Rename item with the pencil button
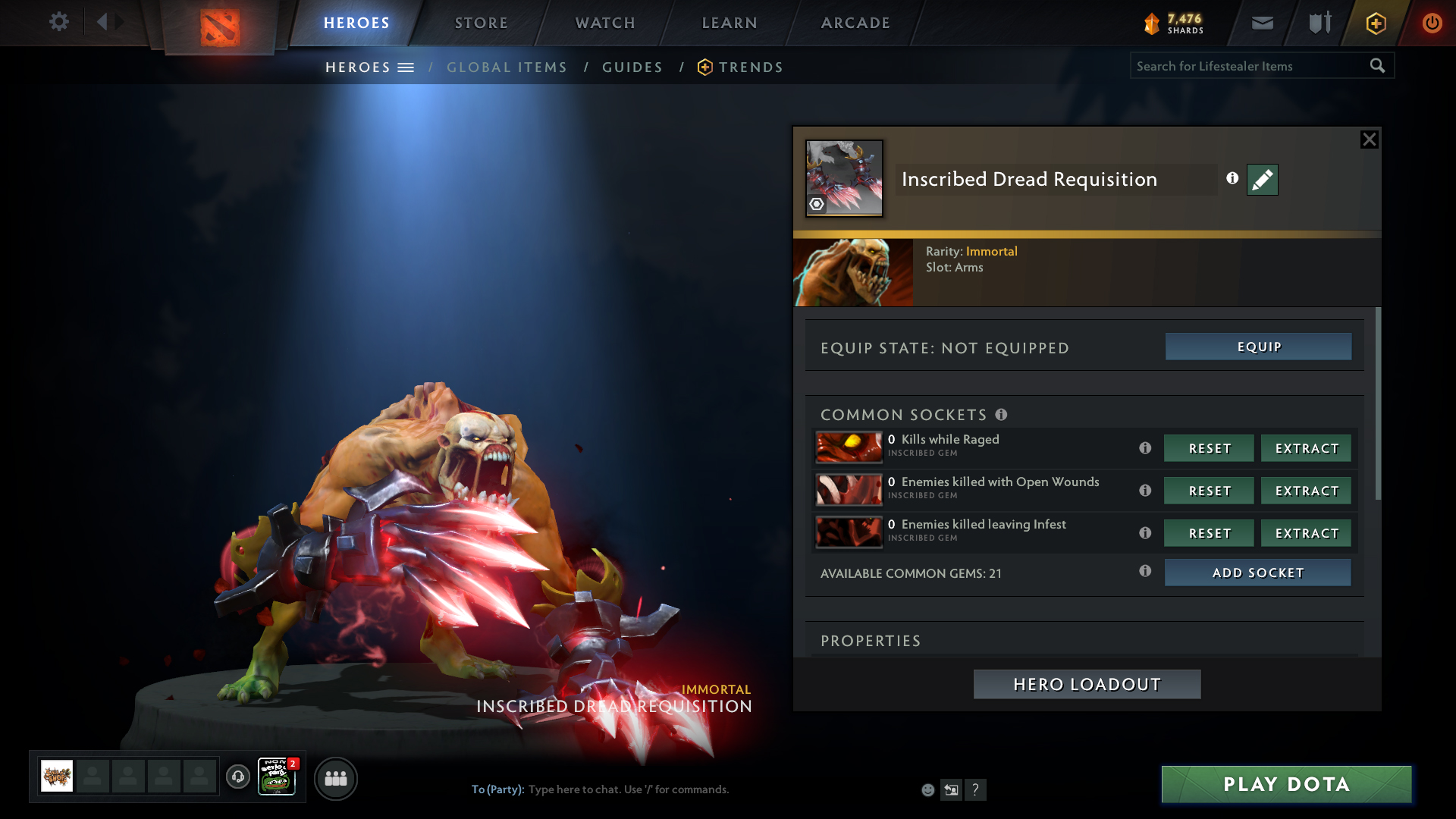 (x=1262, y=180)
